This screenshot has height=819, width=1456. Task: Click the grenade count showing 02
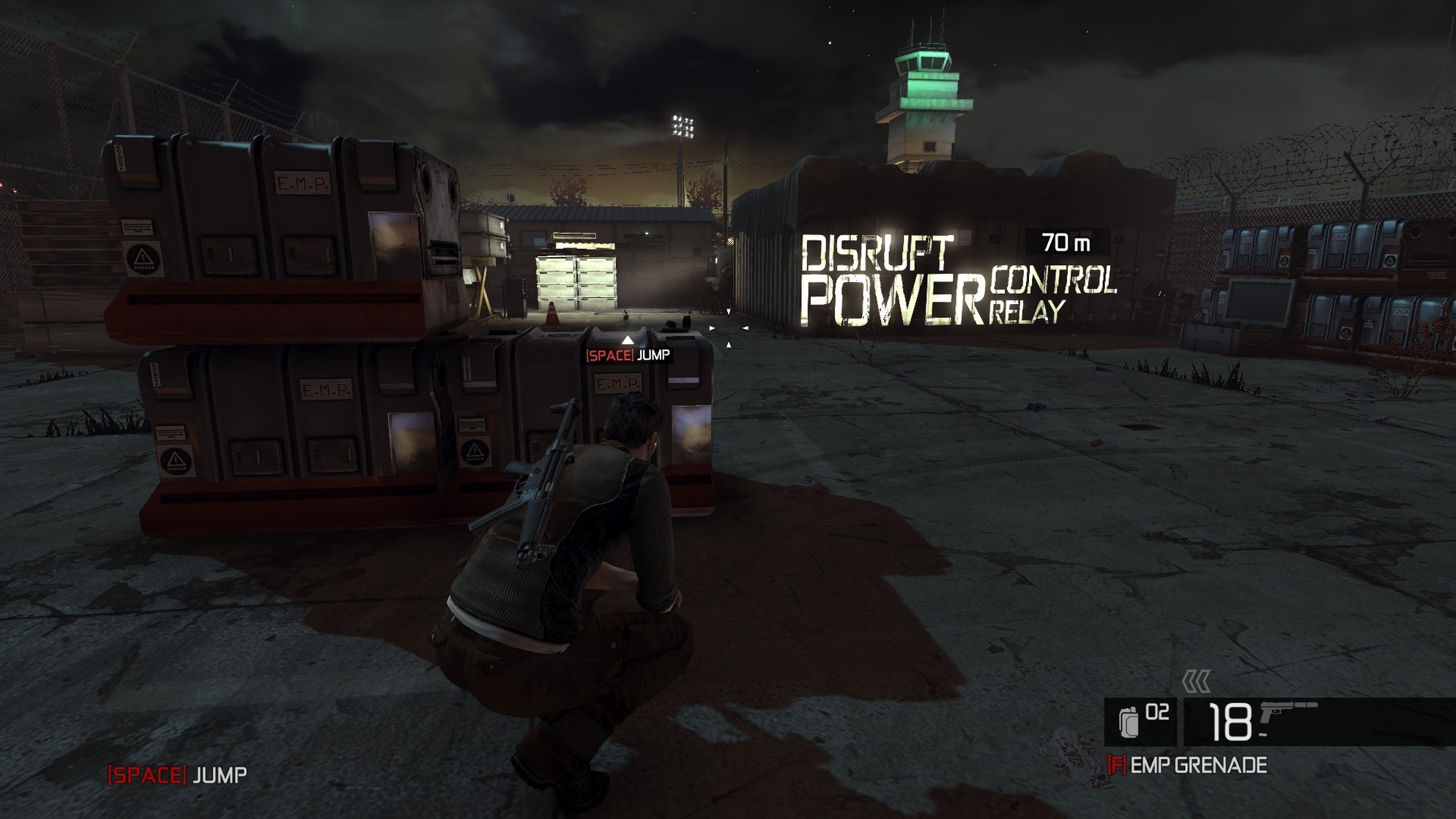[1157, 712]
